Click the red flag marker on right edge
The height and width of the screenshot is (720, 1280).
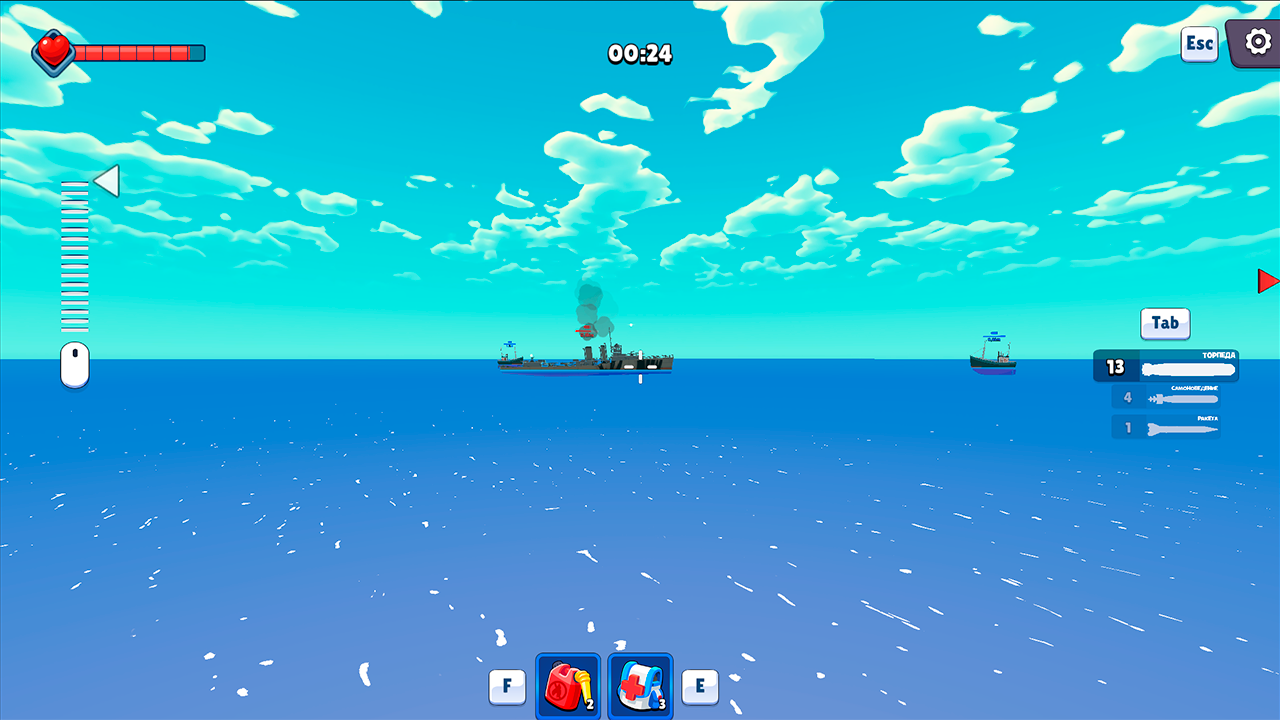coord(1268,281)
